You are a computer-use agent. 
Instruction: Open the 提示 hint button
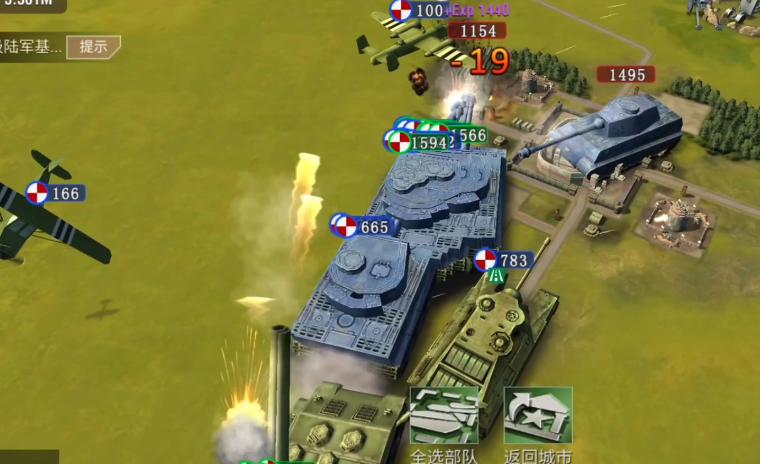click(93, 46)
